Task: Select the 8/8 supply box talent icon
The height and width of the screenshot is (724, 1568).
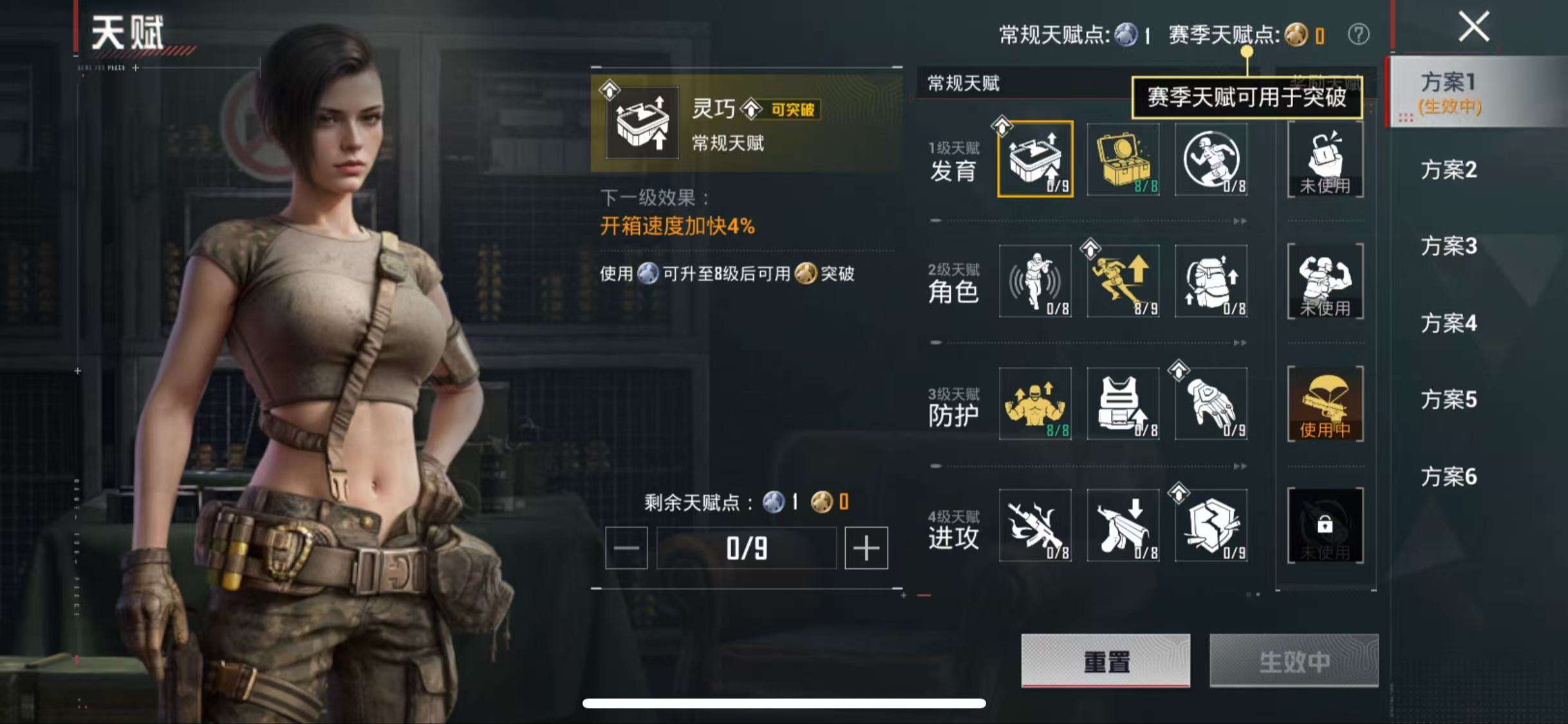Action: point(1123,160)
